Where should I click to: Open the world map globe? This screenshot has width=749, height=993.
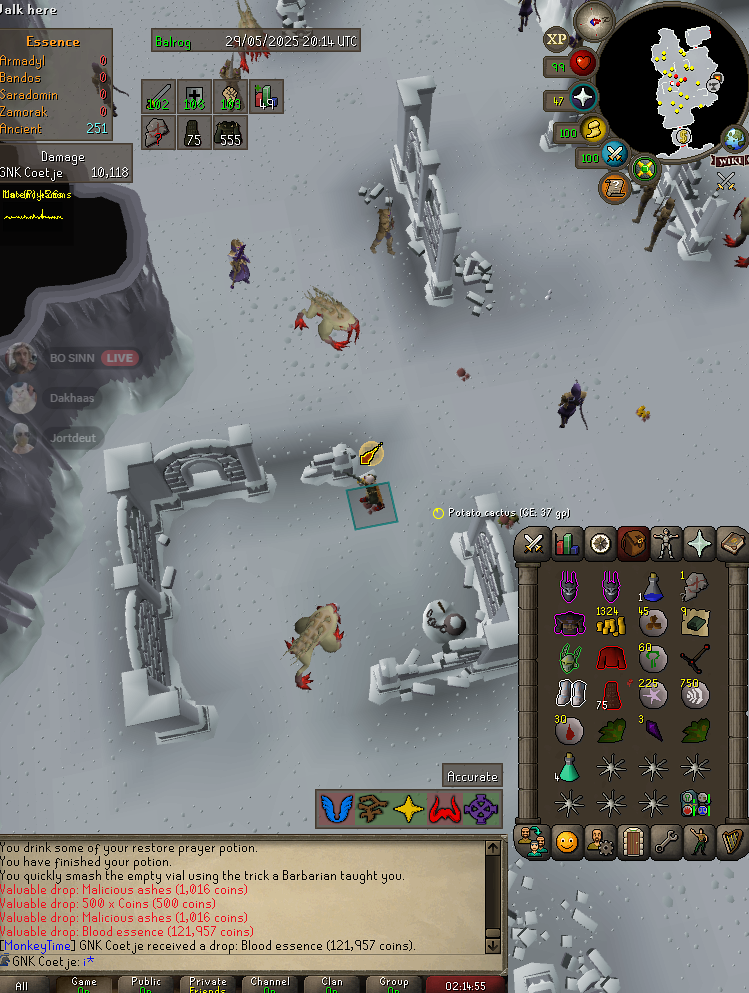(x=735, y=138)
